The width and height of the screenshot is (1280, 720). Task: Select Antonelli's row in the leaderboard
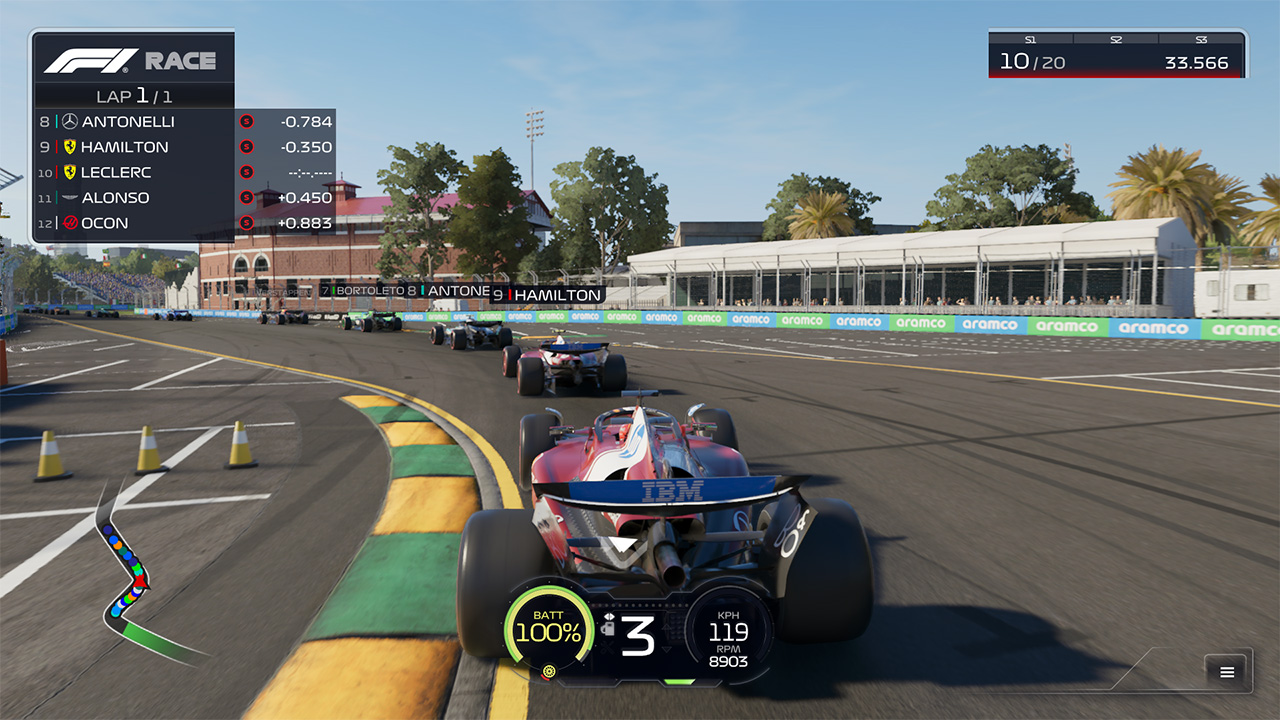tap(184, 122)
